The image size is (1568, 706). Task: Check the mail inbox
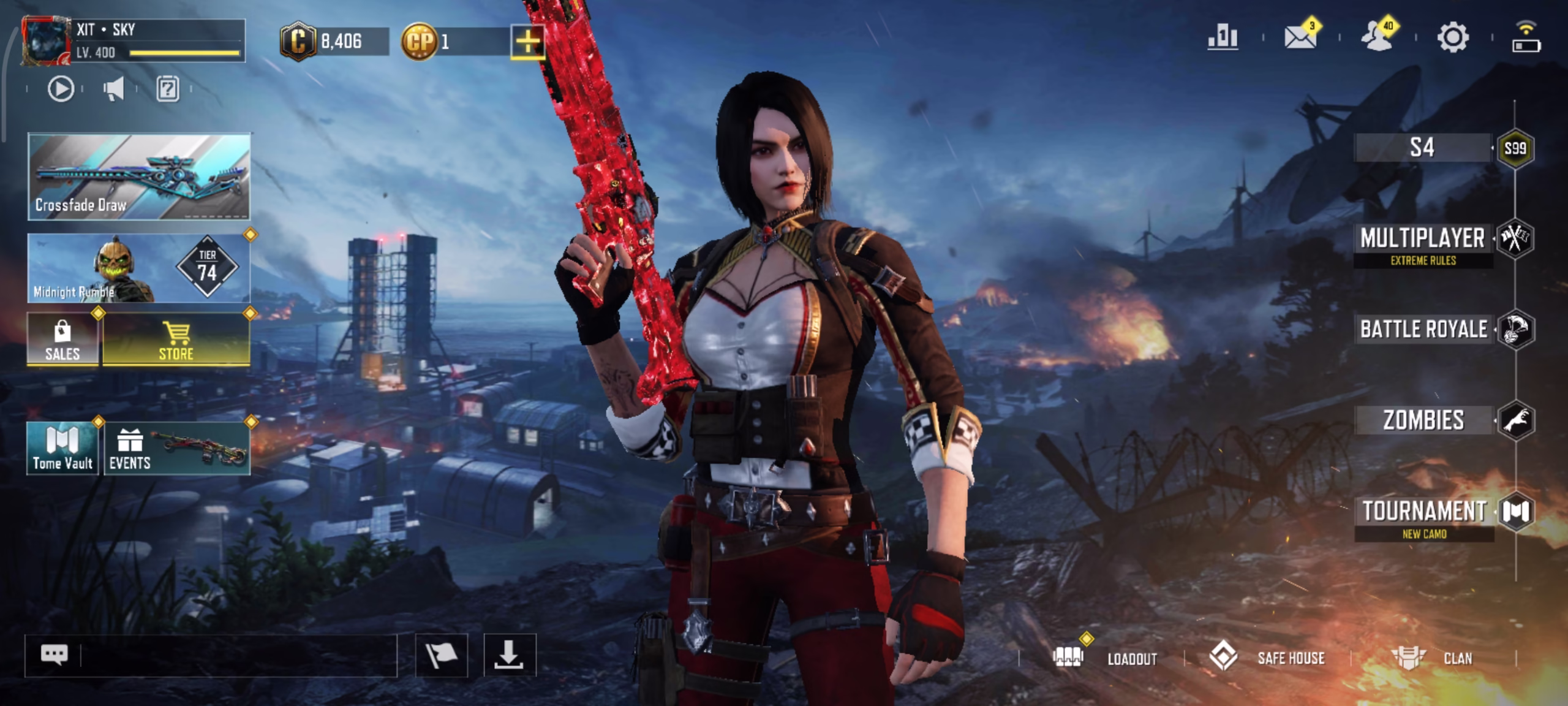(1300, 37)
